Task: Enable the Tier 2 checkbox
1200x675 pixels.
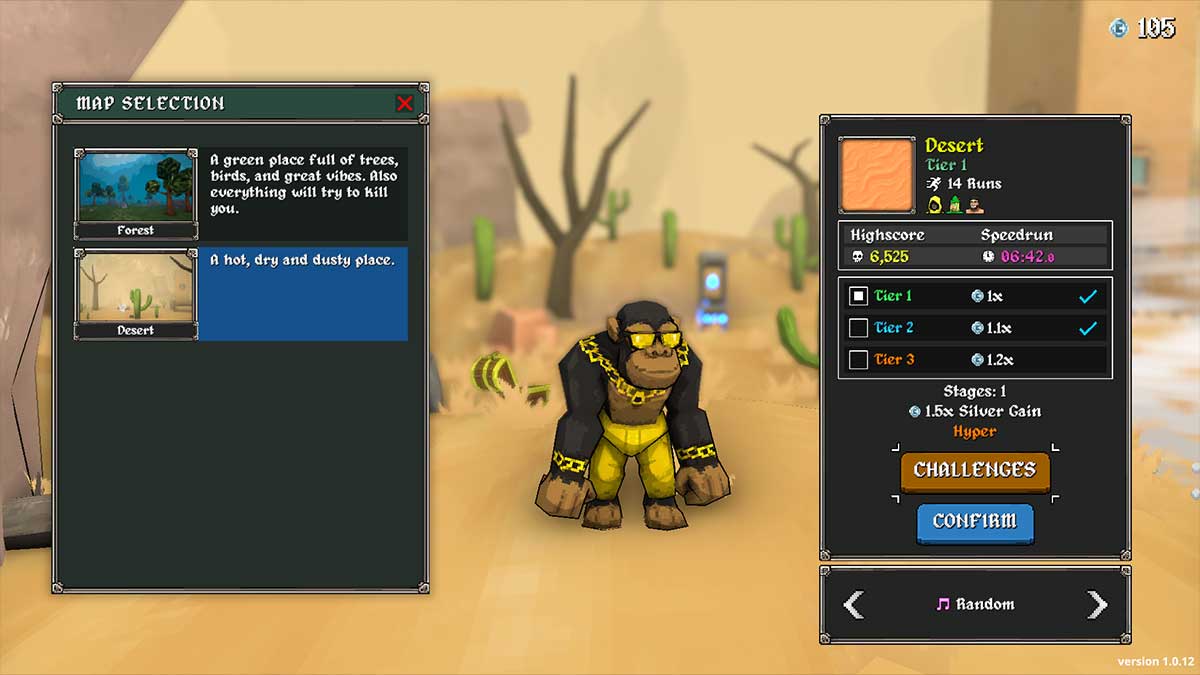Action: [858, 328]
